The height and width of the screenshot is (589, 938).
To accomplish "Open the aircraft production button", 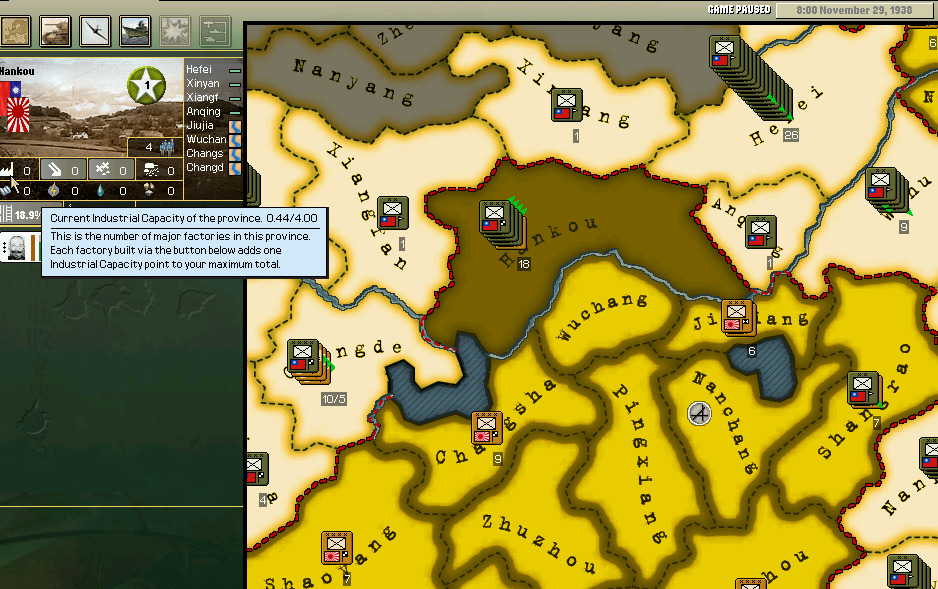I will pos(95,31).
